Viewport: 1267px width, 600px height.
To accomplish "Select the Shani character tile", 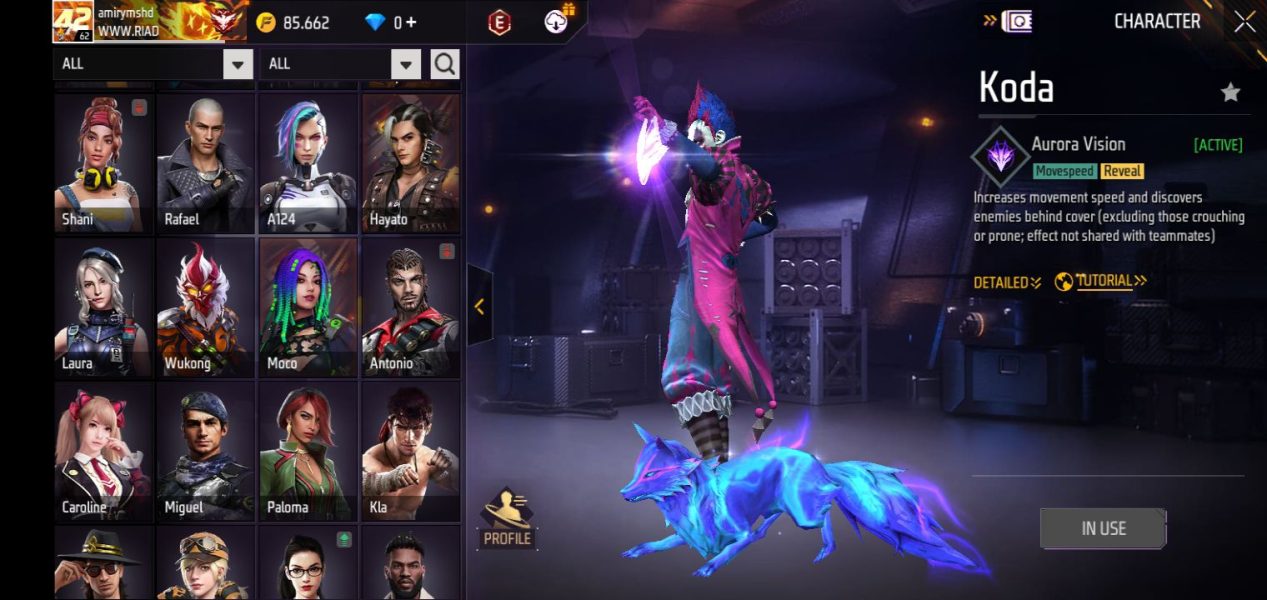I will (x=103, y=163).
